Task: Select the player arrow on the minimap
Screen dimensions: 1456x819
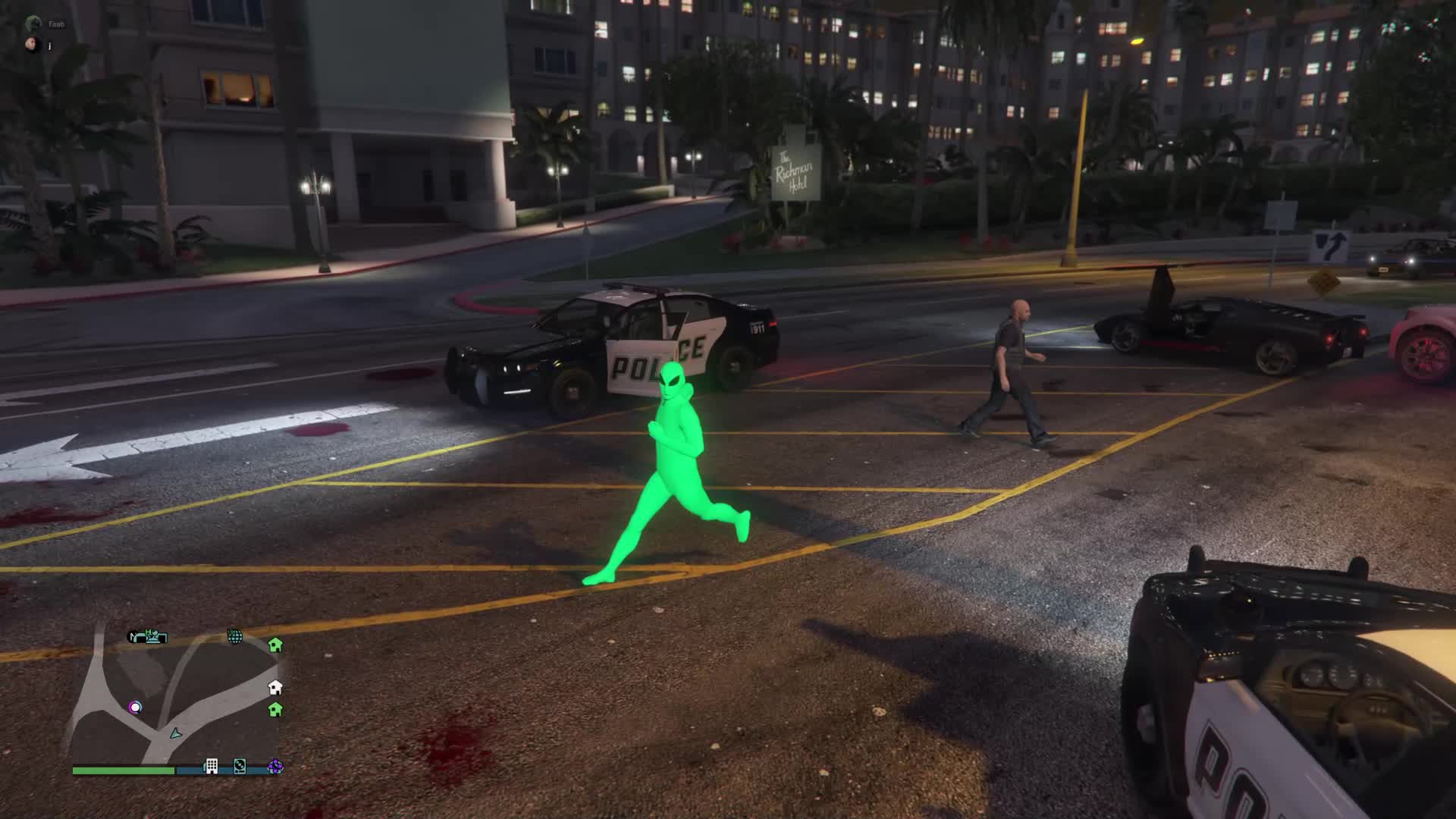Action: [x=176, y=733]
